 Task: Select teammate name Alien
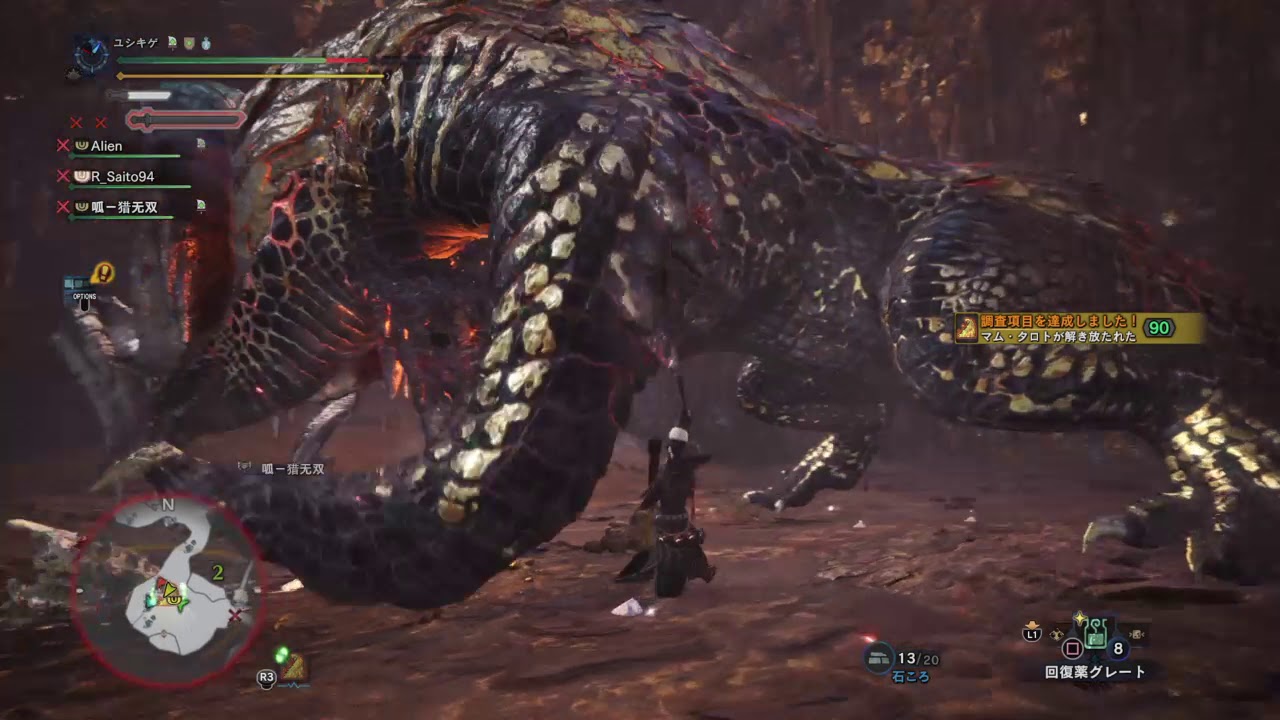105,145
